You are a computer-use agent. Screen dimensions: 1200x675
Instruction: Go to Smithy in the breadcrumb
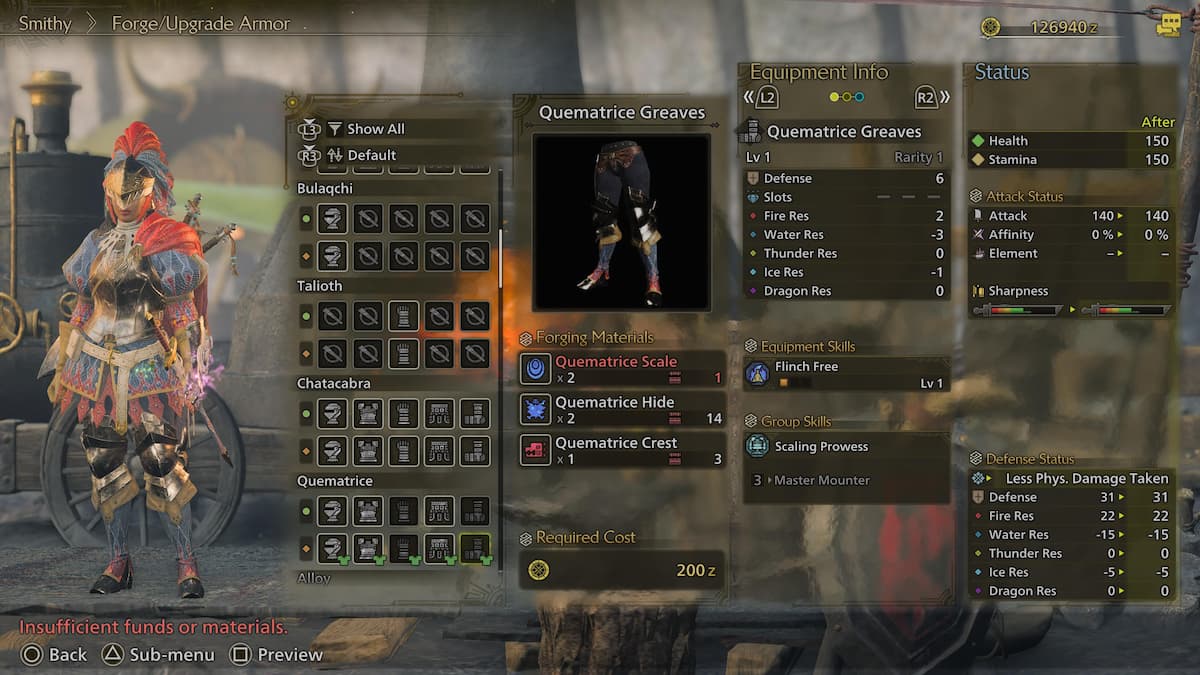coord(45,23)
